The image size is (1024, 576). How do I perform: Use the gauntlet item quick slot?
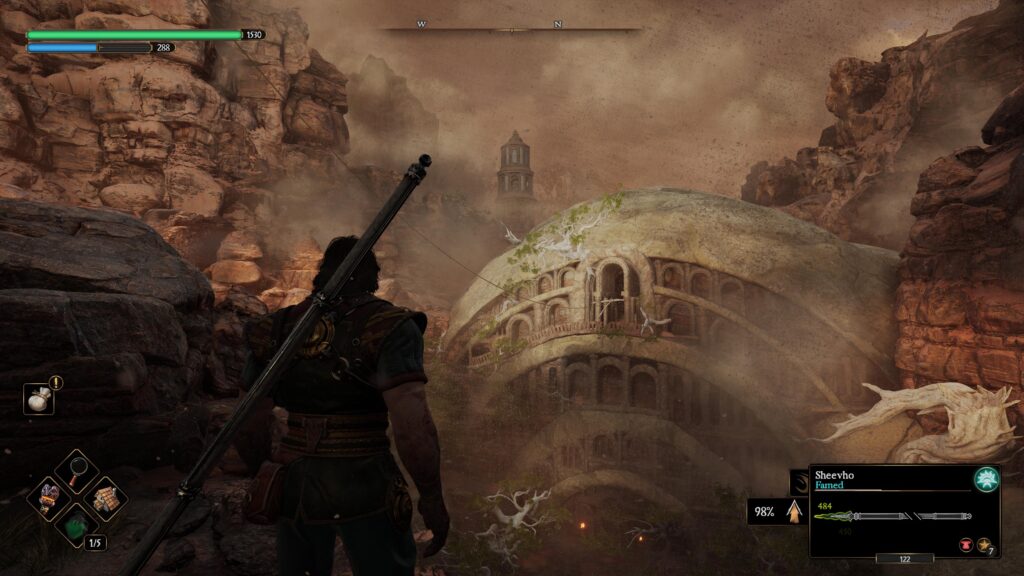point(48,496)
